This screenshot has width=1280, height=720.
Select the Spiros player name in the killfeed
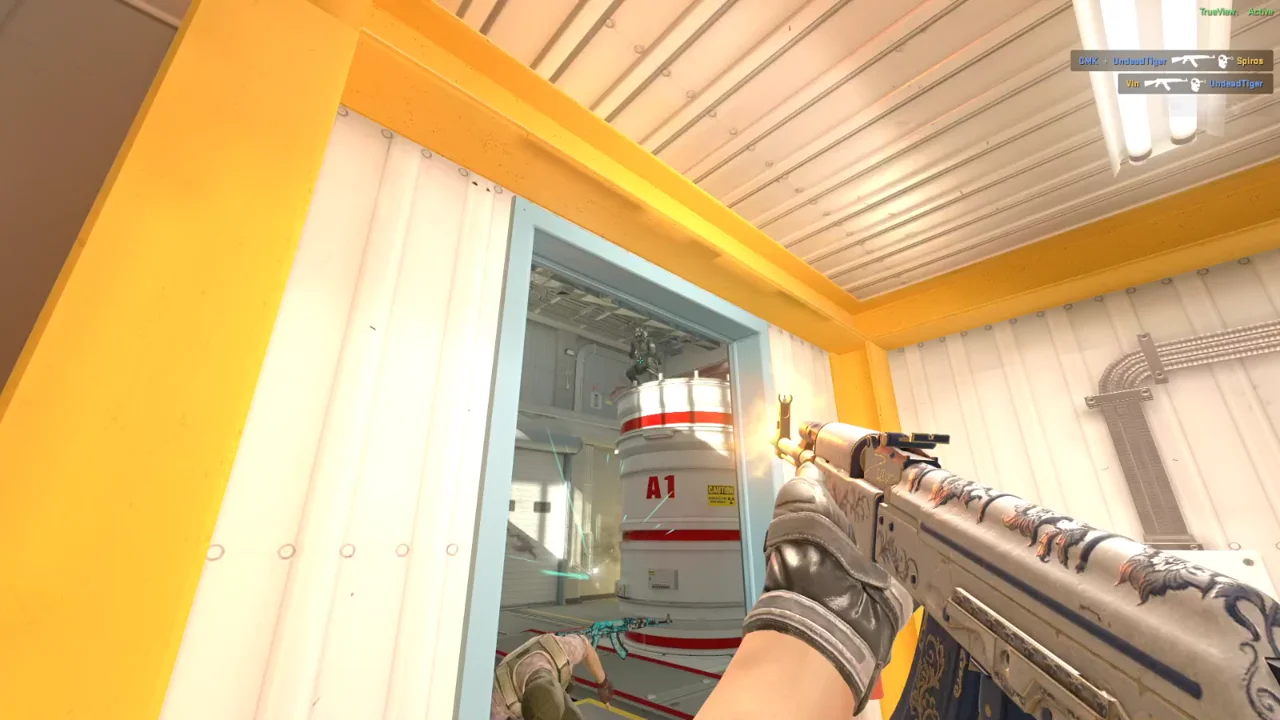click(1250, 61)
